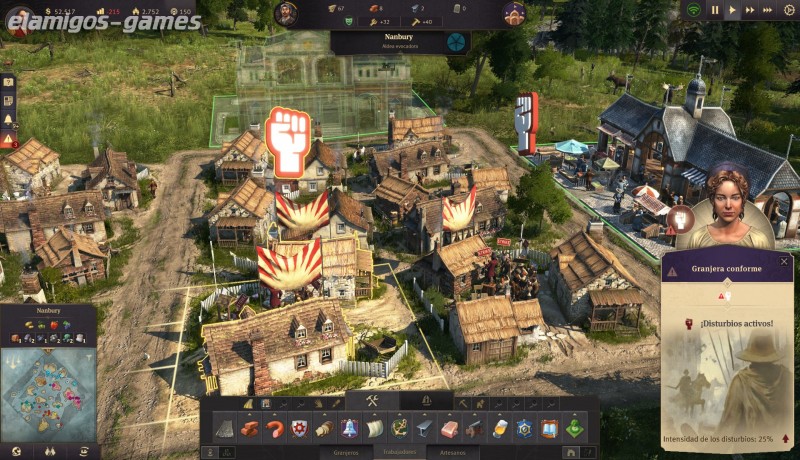Viewport: 800px width, 460px height.
Task: Switch to triple fast-forward speed
Action: tap(767, 10)
